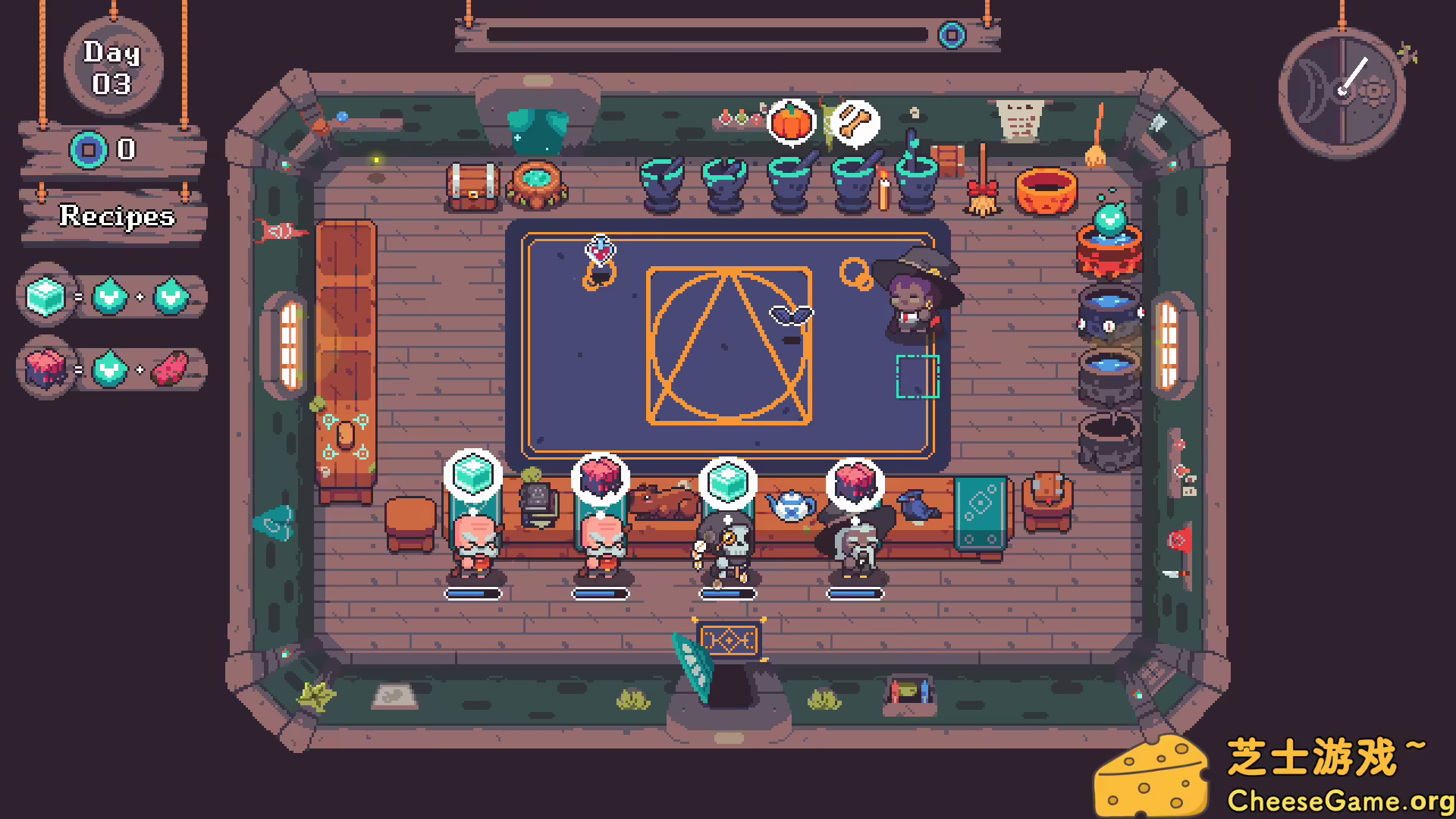Select the bone ingredient bubble

point(855,124)
